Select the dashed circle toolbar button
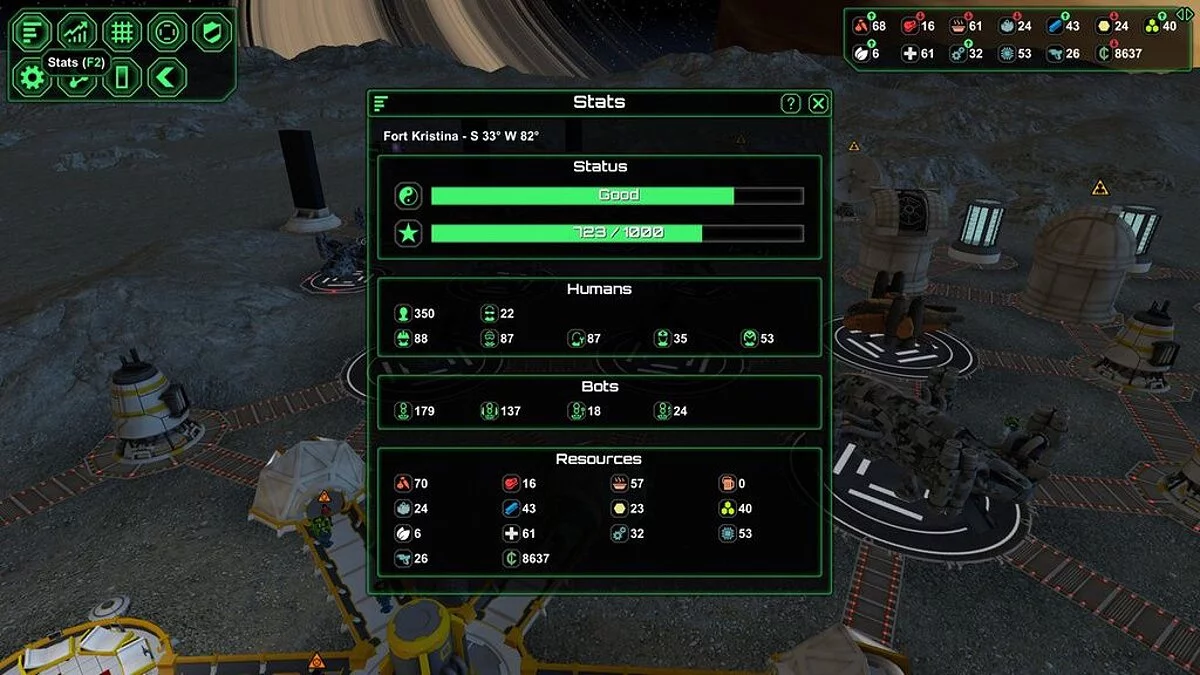Screen dimensions: 1200x675 (167, 32)
